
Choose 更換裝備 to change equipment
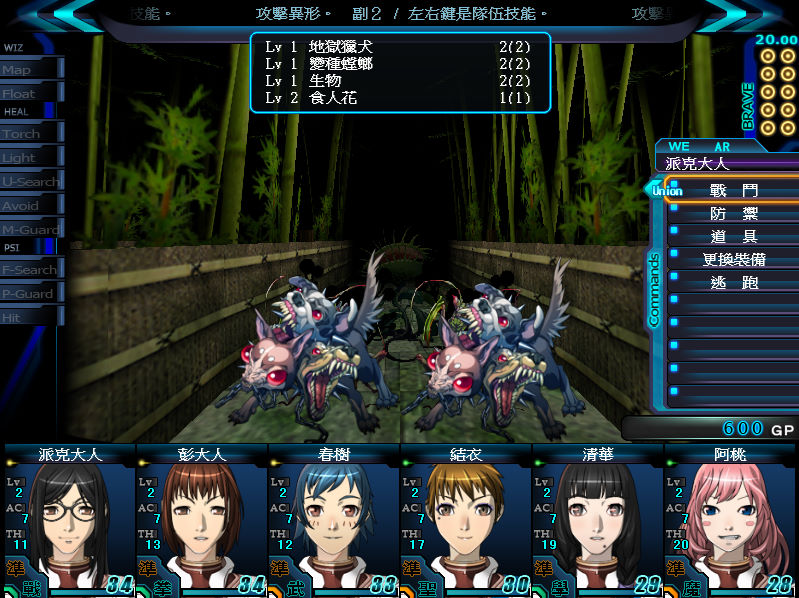click(x=734, y=260)
